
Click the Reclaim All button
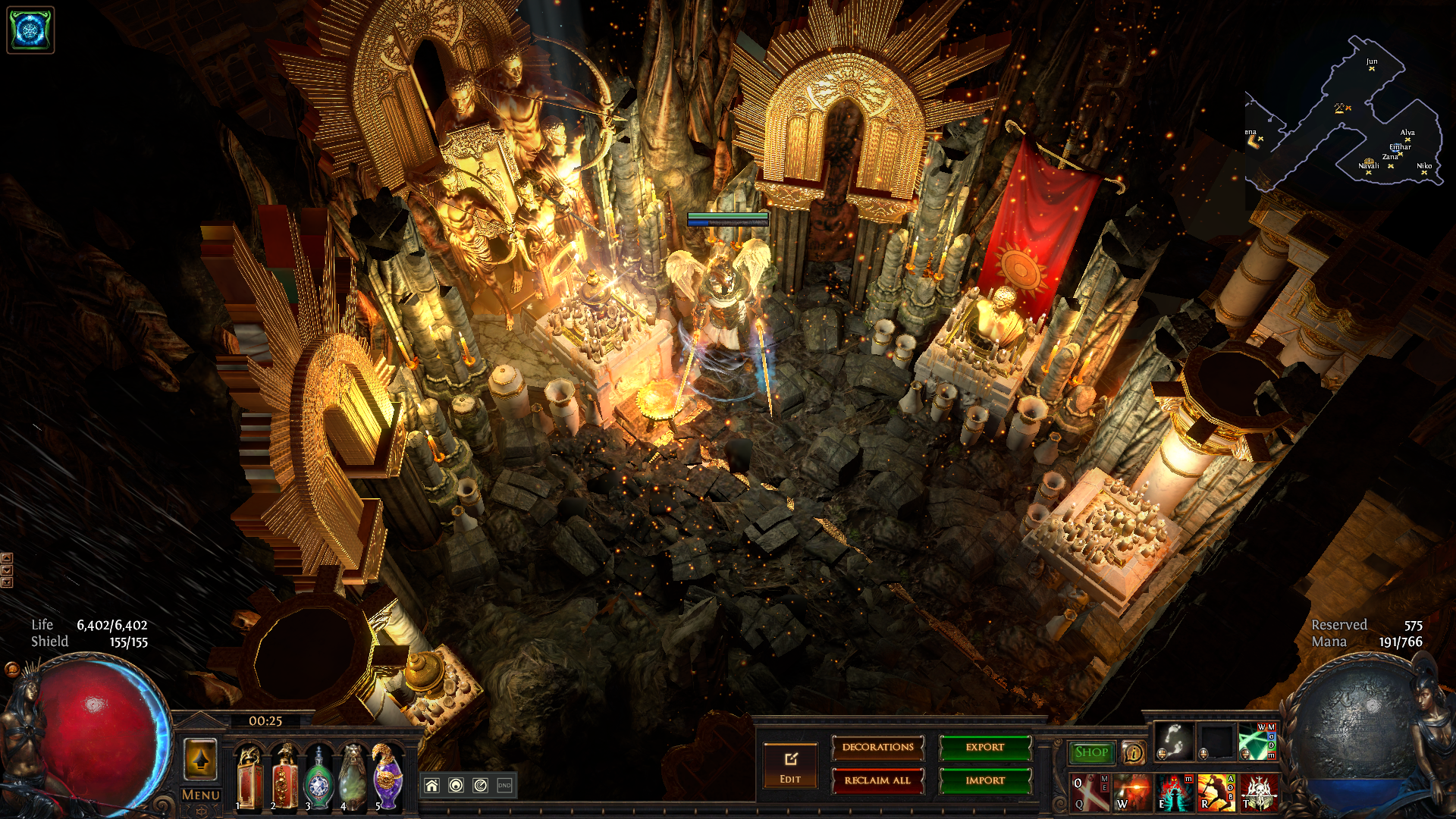click(x=877, y=780)
